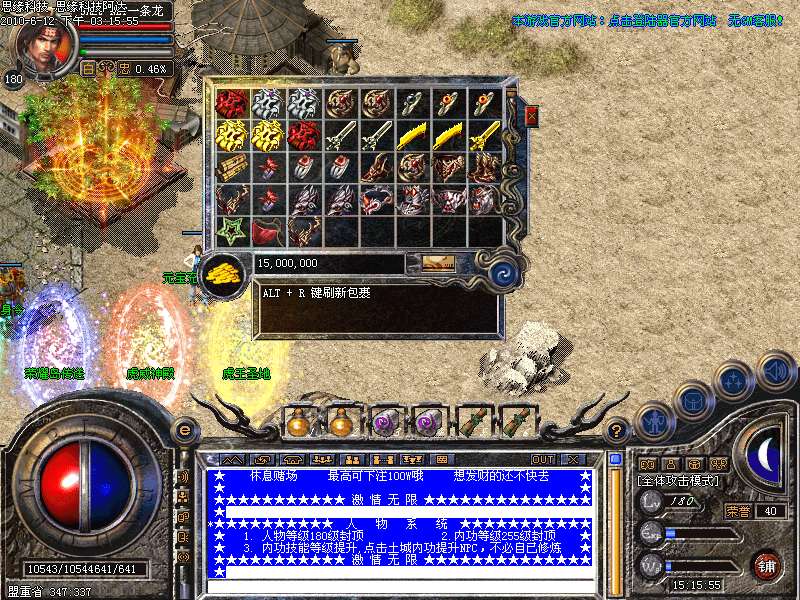Open the round treasure chest menu button
The width and height of the screenshot is (800, 600).
click(x=693, y=400)
